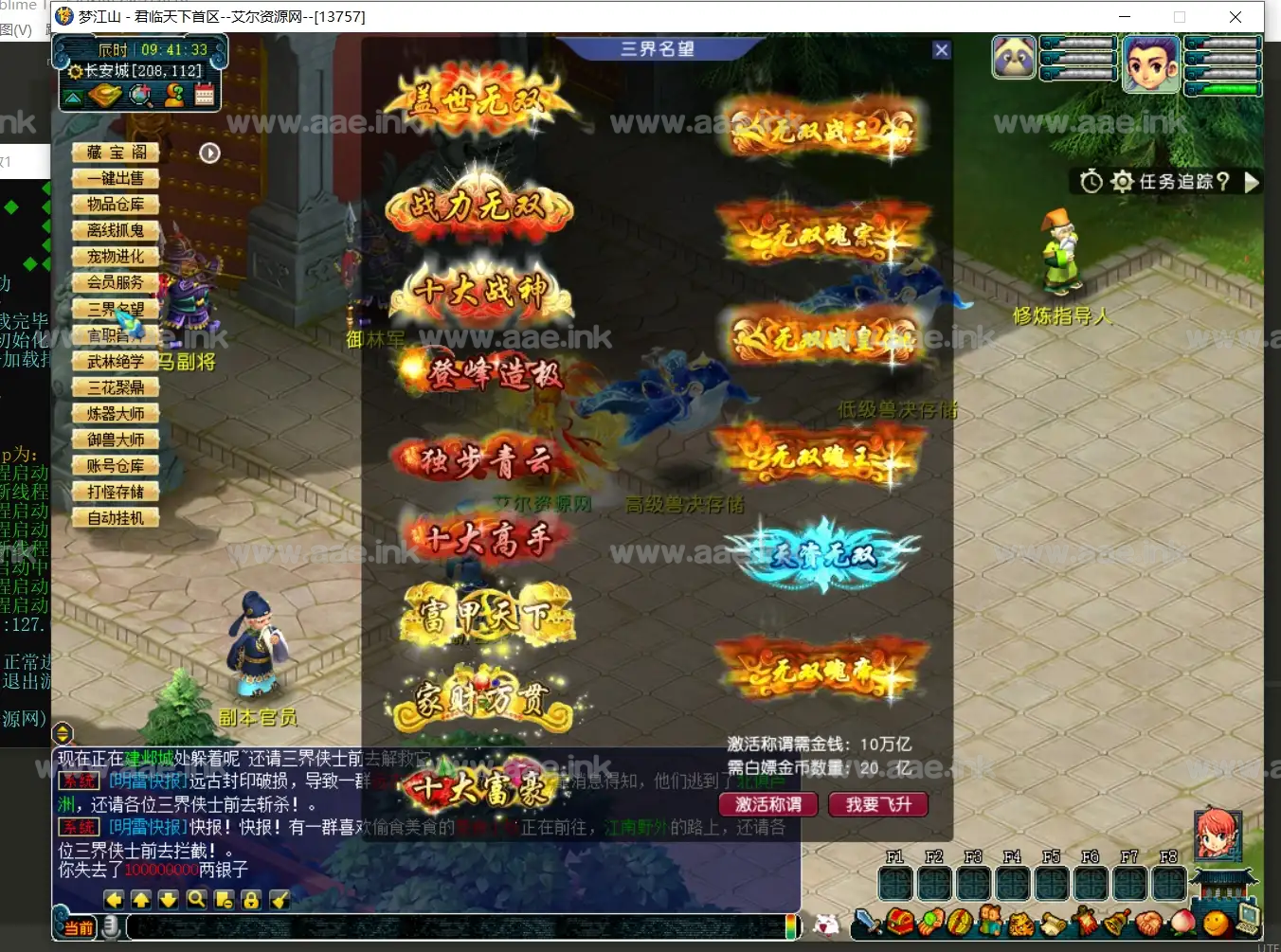Close the game window
1281x952 pixels.
point(1236,17)
